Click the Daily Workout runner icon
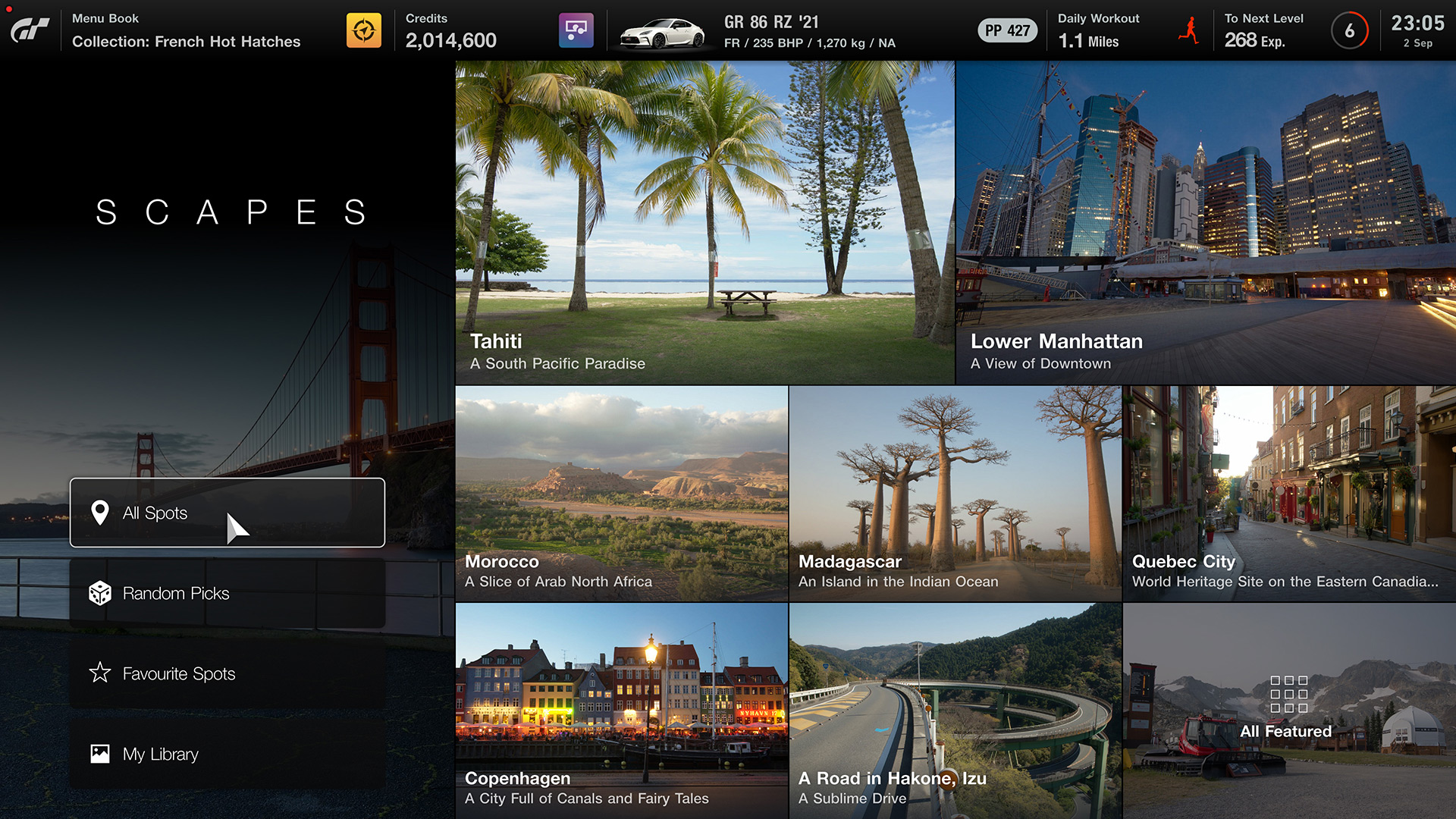 click(x=1188, y=30)
